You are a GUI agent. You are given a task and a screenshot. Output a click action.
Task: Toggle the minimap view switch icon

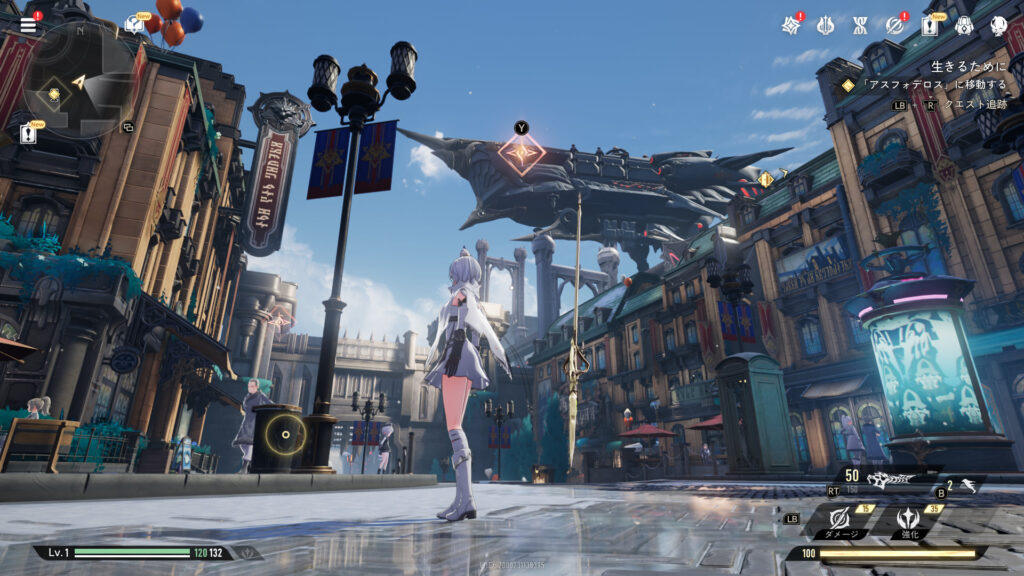click(128, 127)
